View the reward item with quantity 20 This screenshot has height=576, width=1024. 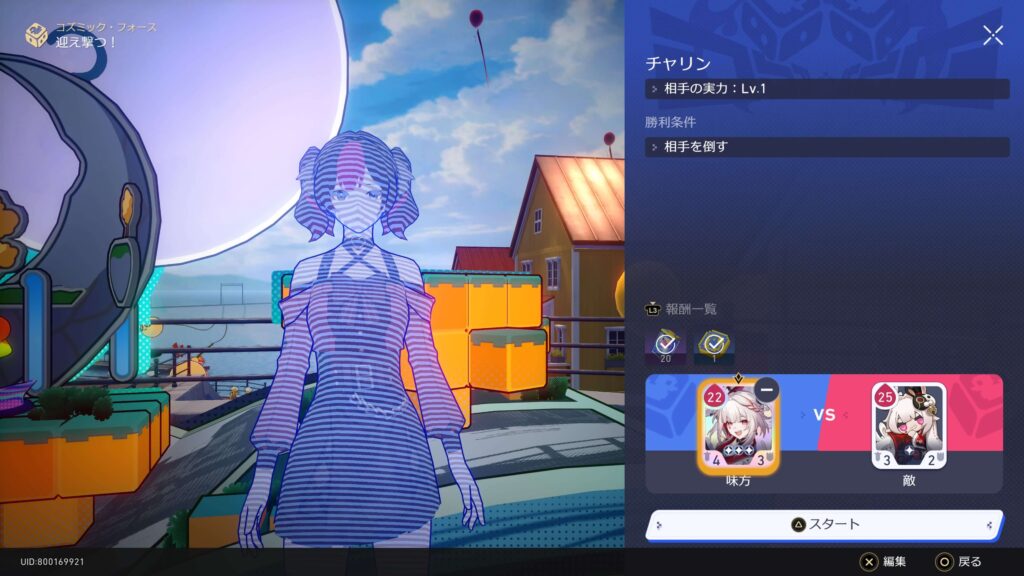(x=664, y=346)
